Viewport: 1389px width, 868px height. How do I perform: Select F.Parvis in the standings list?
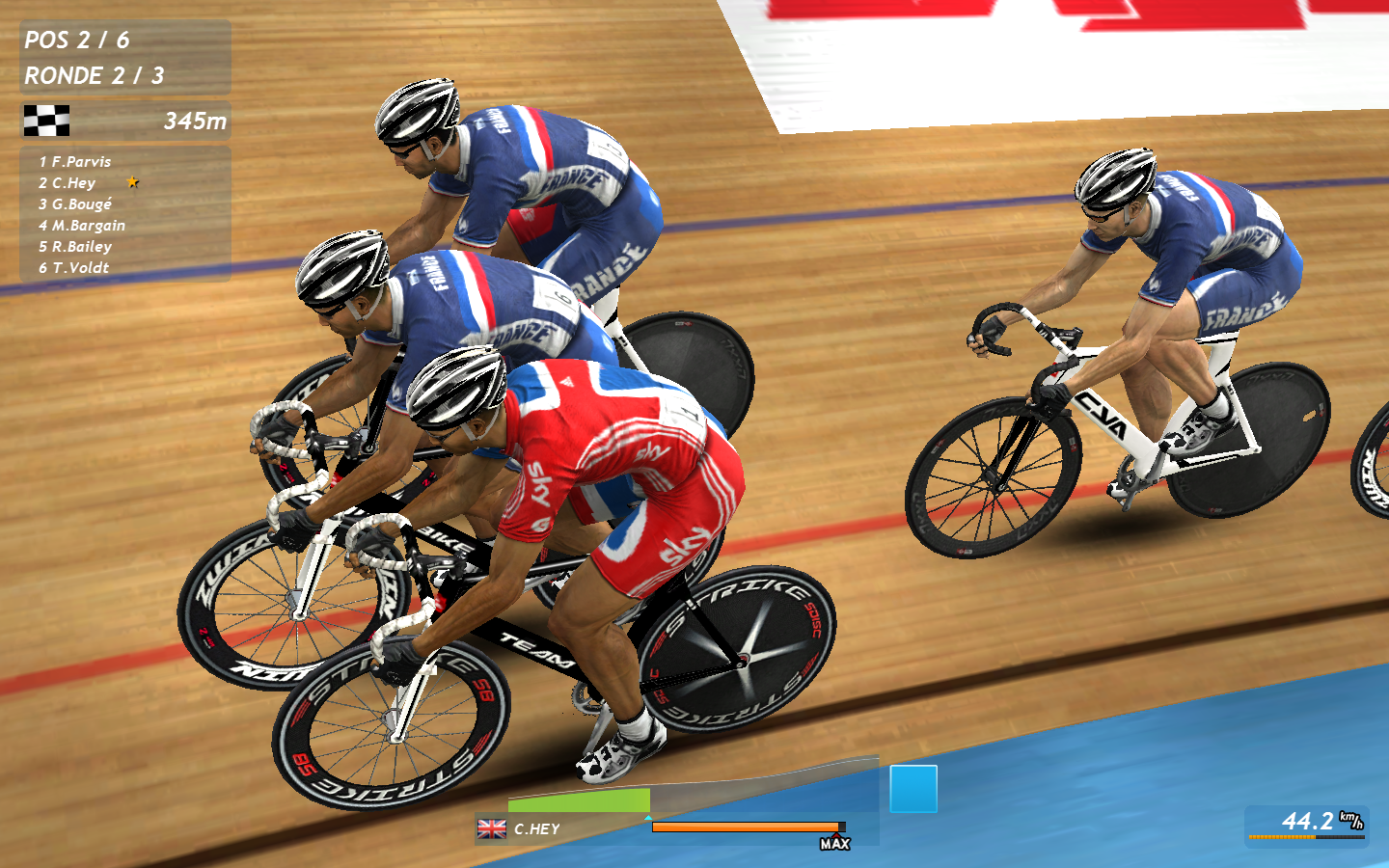pos(81,162)
